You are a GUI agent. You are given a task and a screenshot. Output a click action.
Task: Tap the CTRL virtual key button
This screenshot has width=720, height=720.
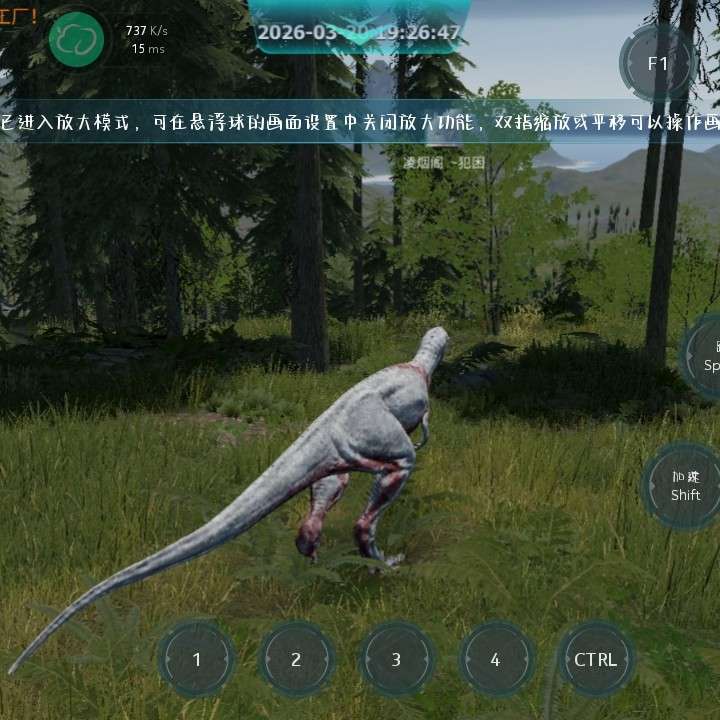(596, 659)
